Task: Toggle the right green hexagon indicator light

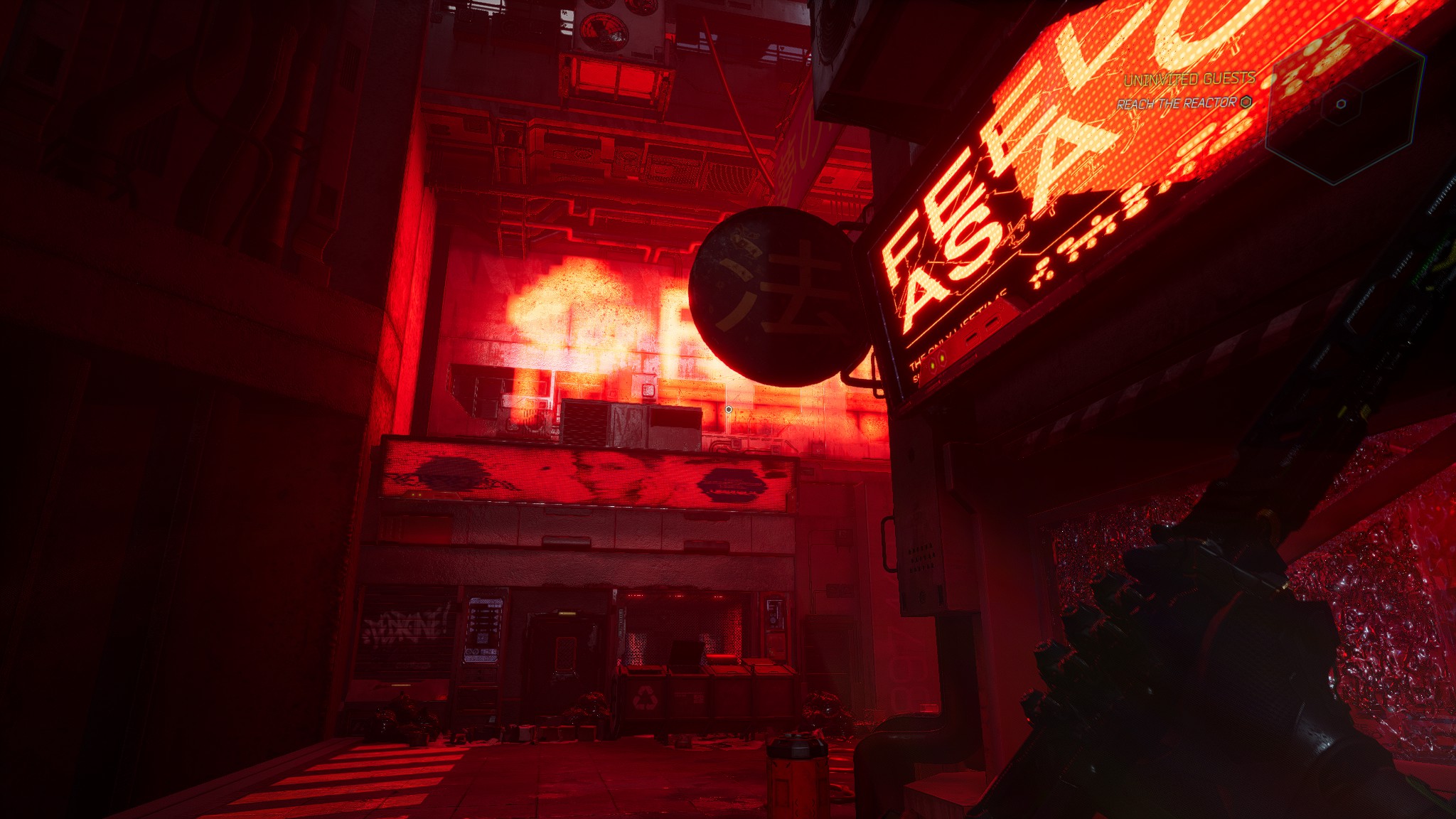Action: [x=943, y=358]
